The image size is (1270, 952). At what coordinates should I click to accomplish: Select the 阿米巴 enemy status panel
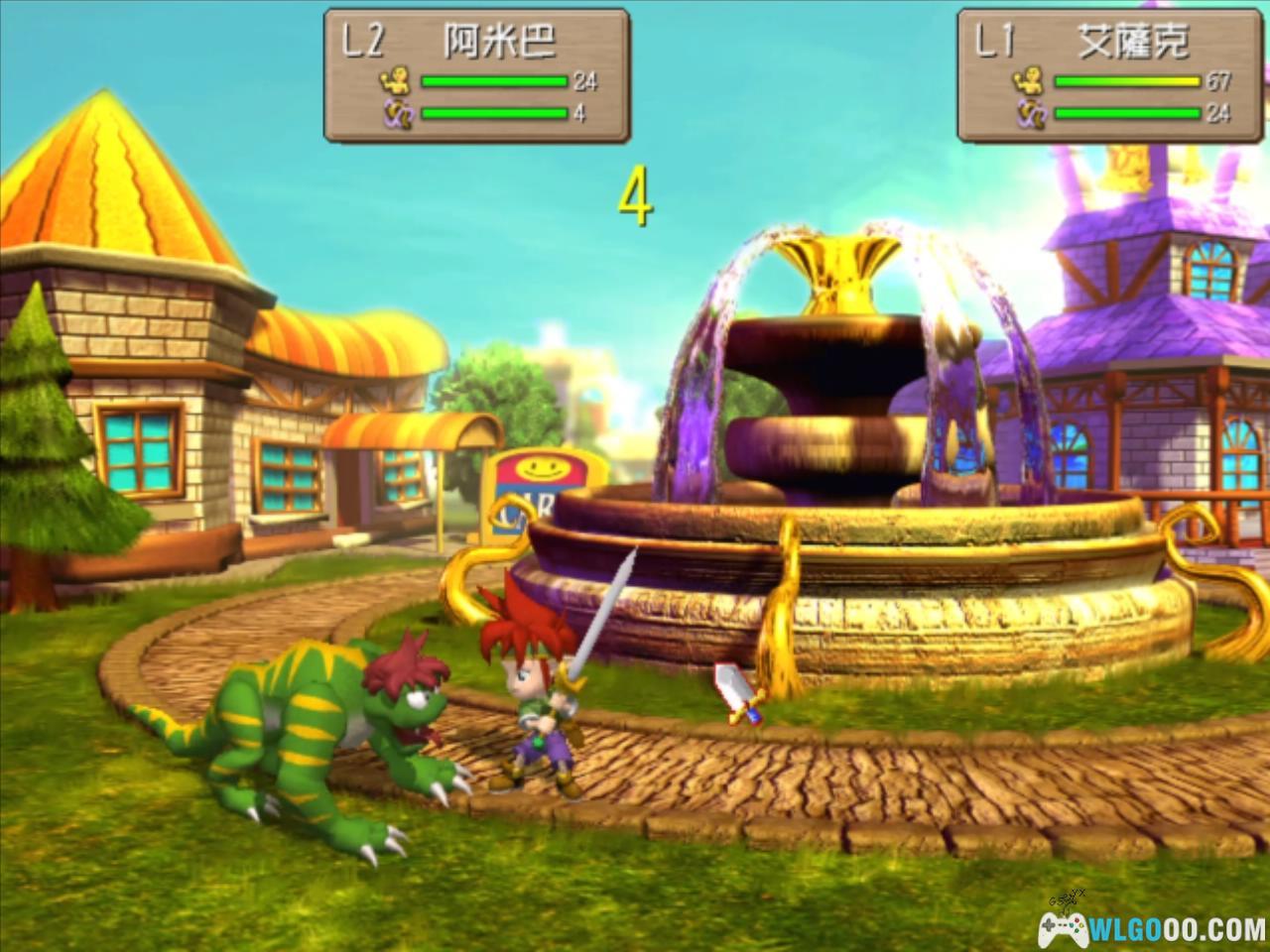[x=476, y=75]
